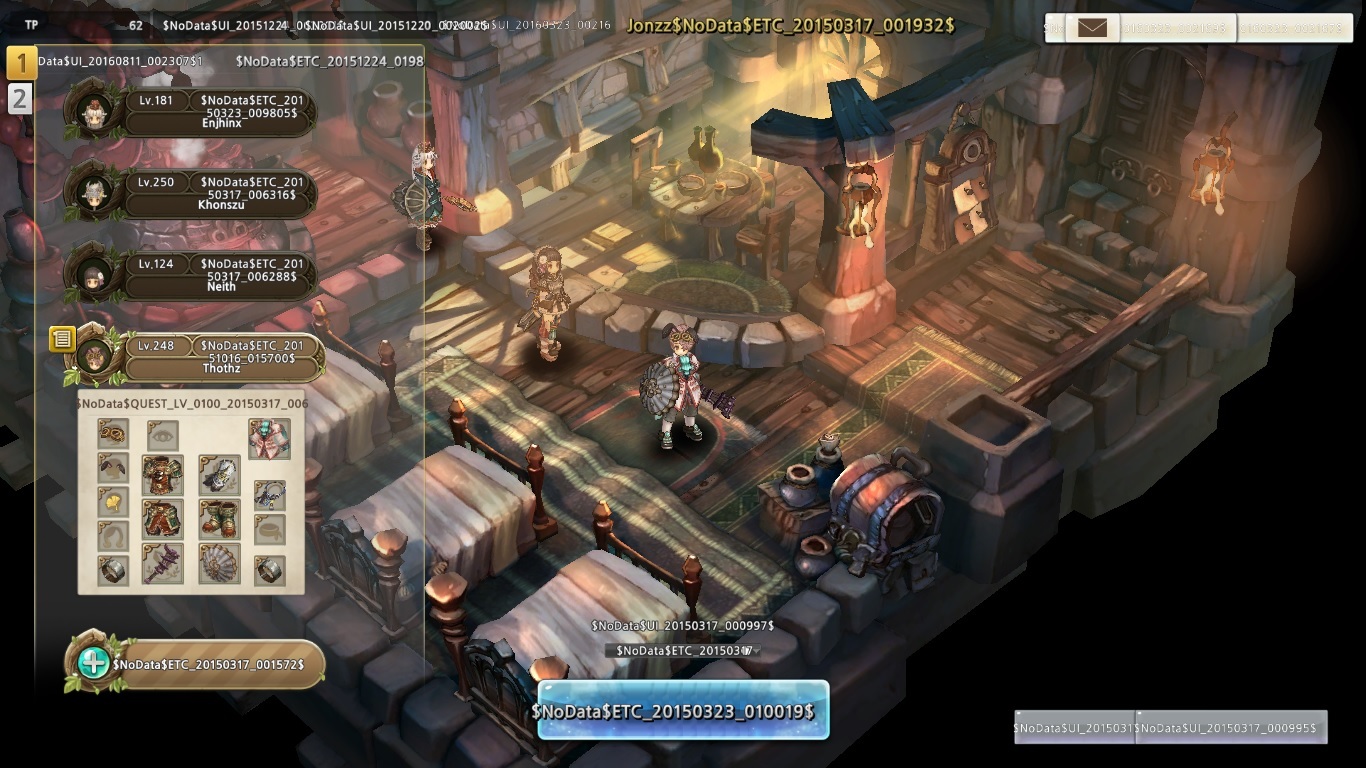Open the mailbox envelope button
Screen dimensions: 1366x768
(1092, 28)
